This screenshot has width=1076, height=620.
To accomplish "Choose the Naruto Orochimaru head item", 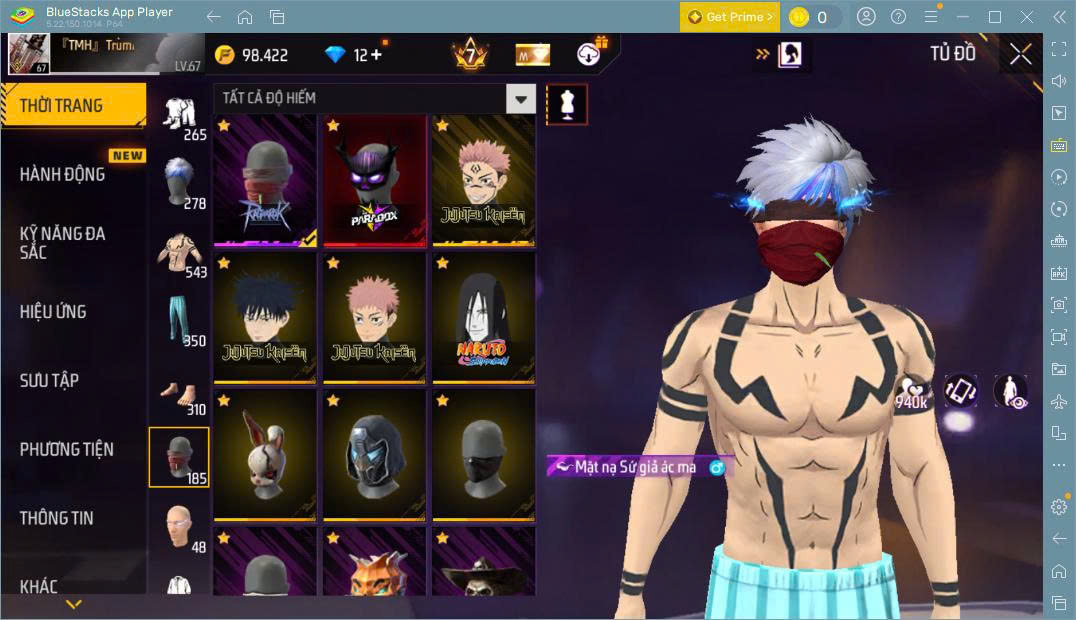I will 484,318.
